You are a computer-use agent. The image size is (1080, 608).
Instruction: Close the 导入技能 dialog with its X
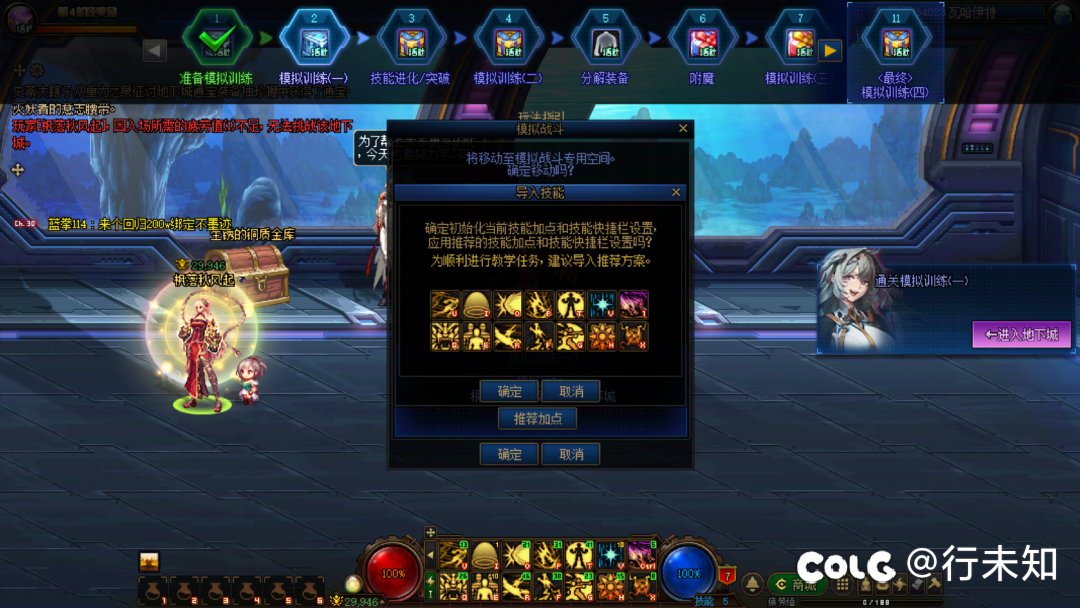click(x=676, y=192)
